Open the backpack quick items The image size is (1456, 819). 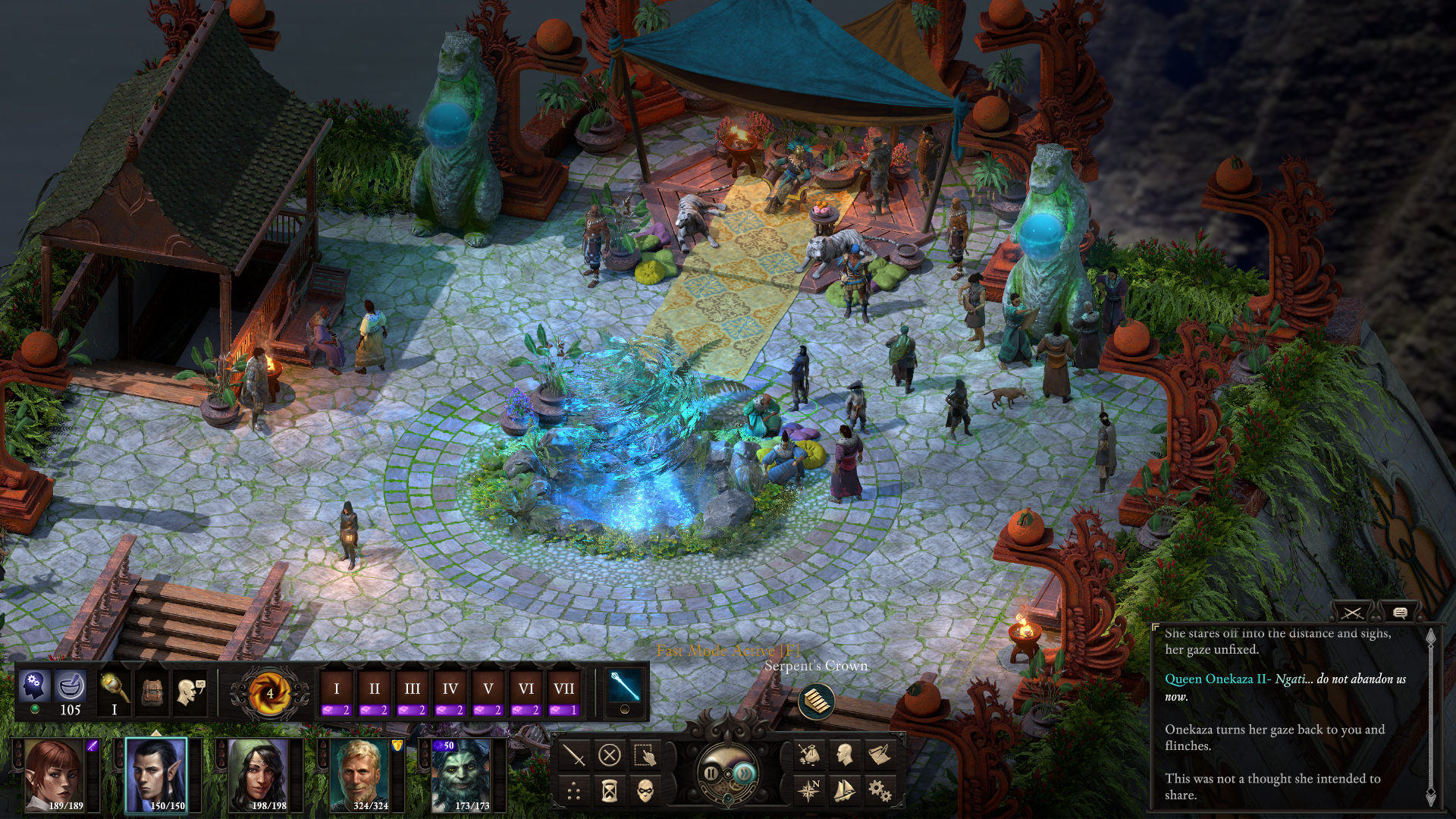(x=152, y=692)
